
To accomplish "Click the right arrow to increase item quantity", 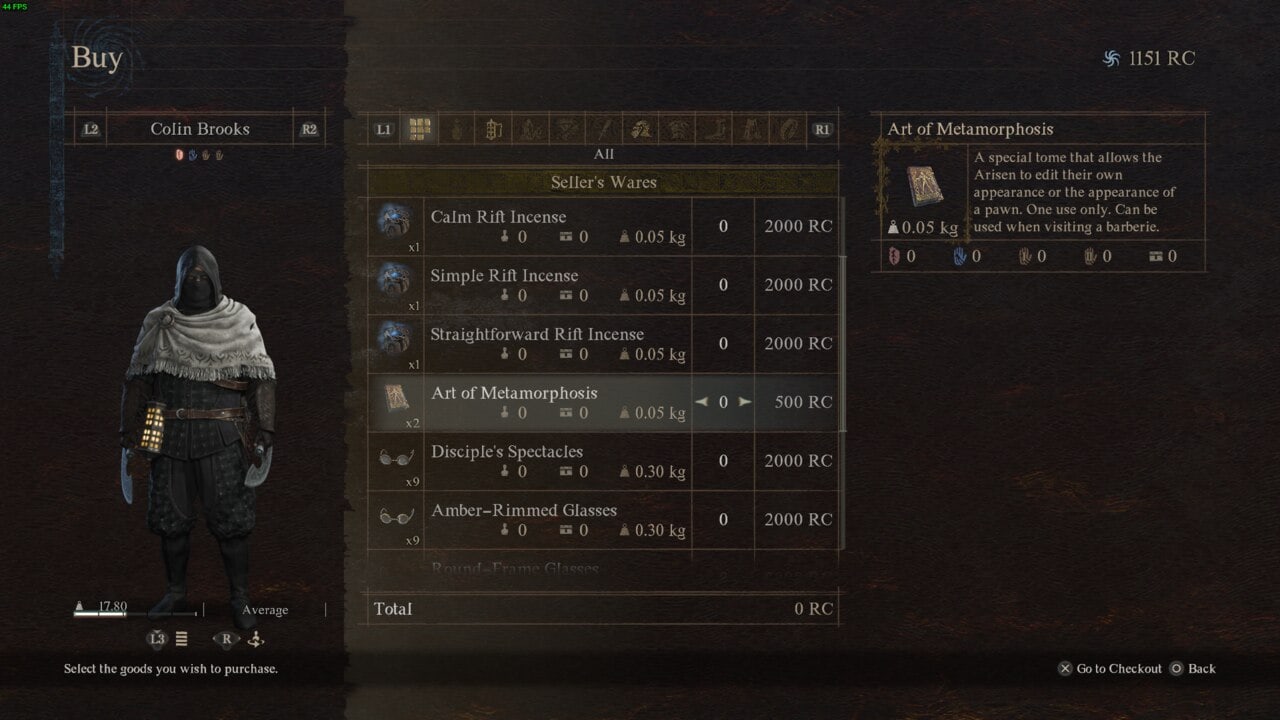I will [x=744, y=402].
